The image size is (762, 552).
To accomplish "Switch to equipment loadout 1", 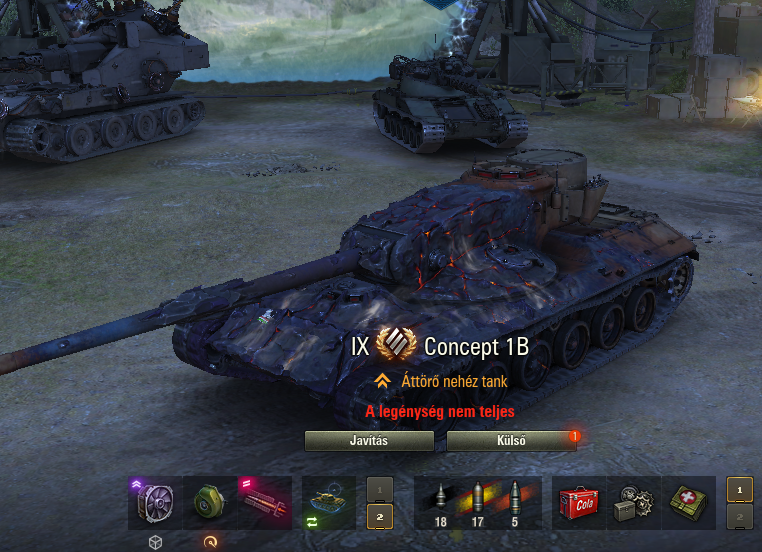I will [380, 489].
